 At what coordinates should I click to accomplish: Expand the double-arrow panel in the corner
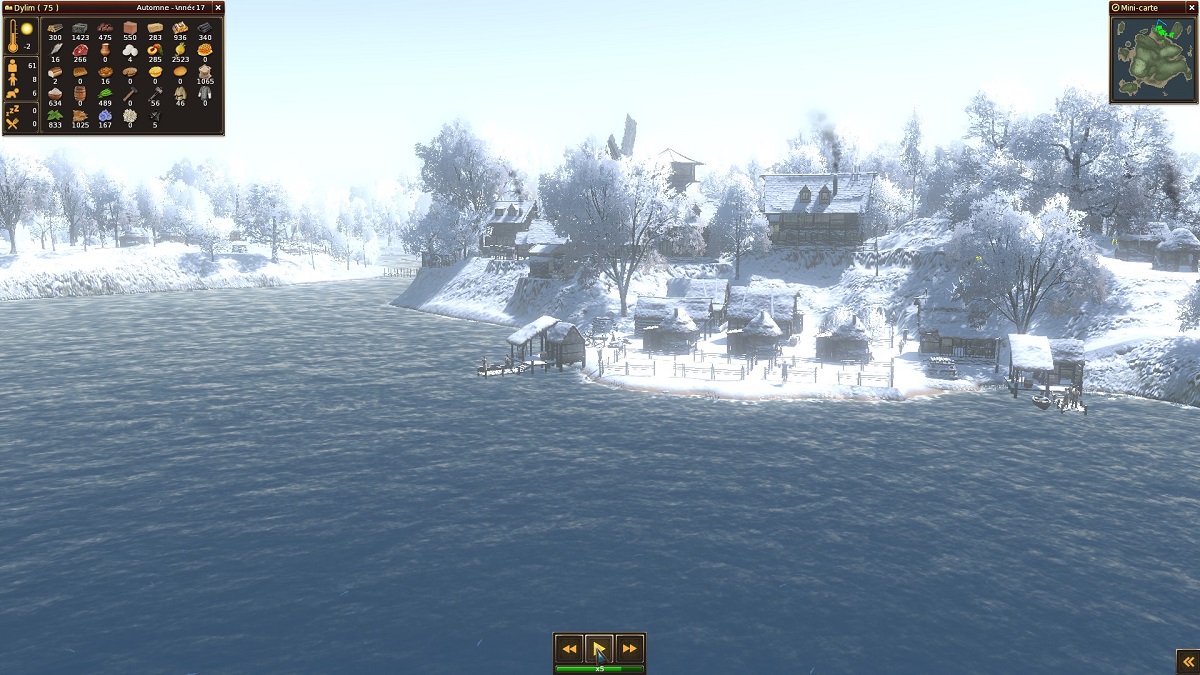click(1187, 661)
